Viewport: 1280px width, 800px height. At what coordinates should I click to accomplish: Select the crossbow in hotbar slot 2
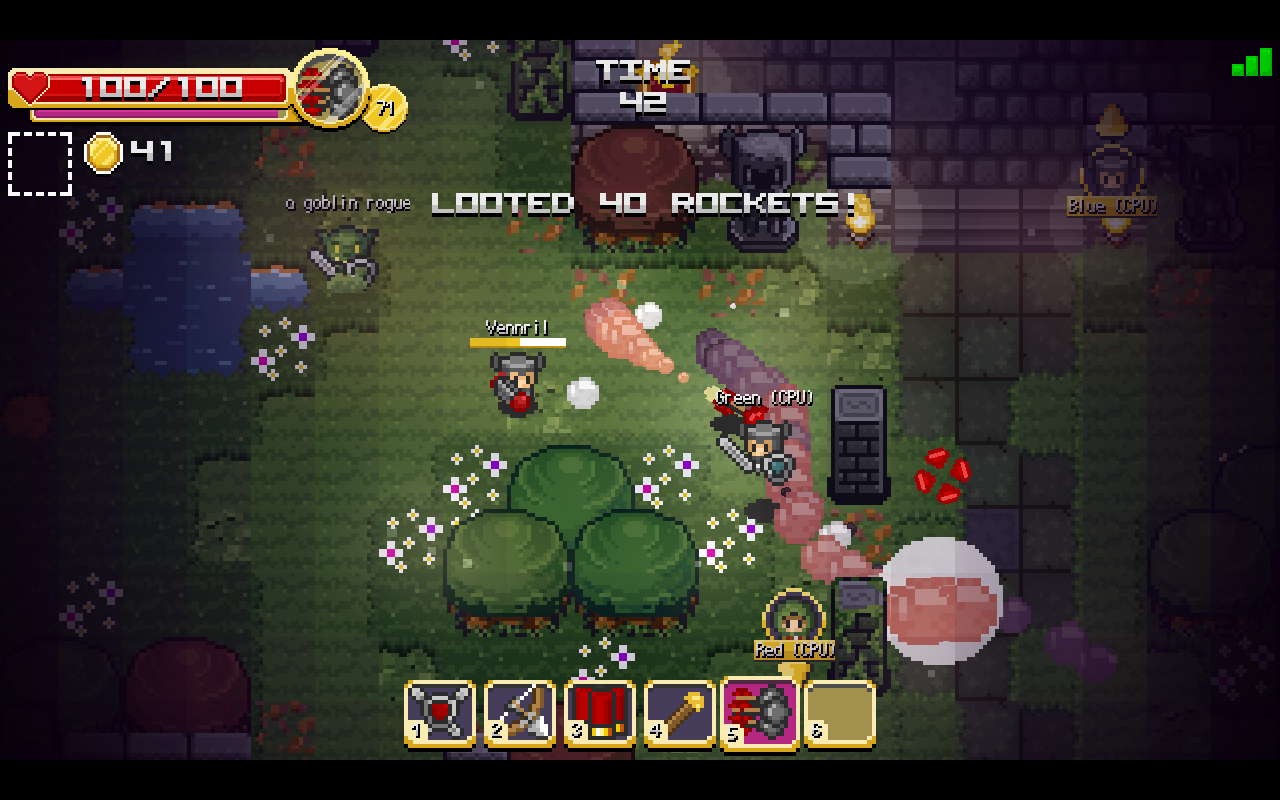pos(520,712)
